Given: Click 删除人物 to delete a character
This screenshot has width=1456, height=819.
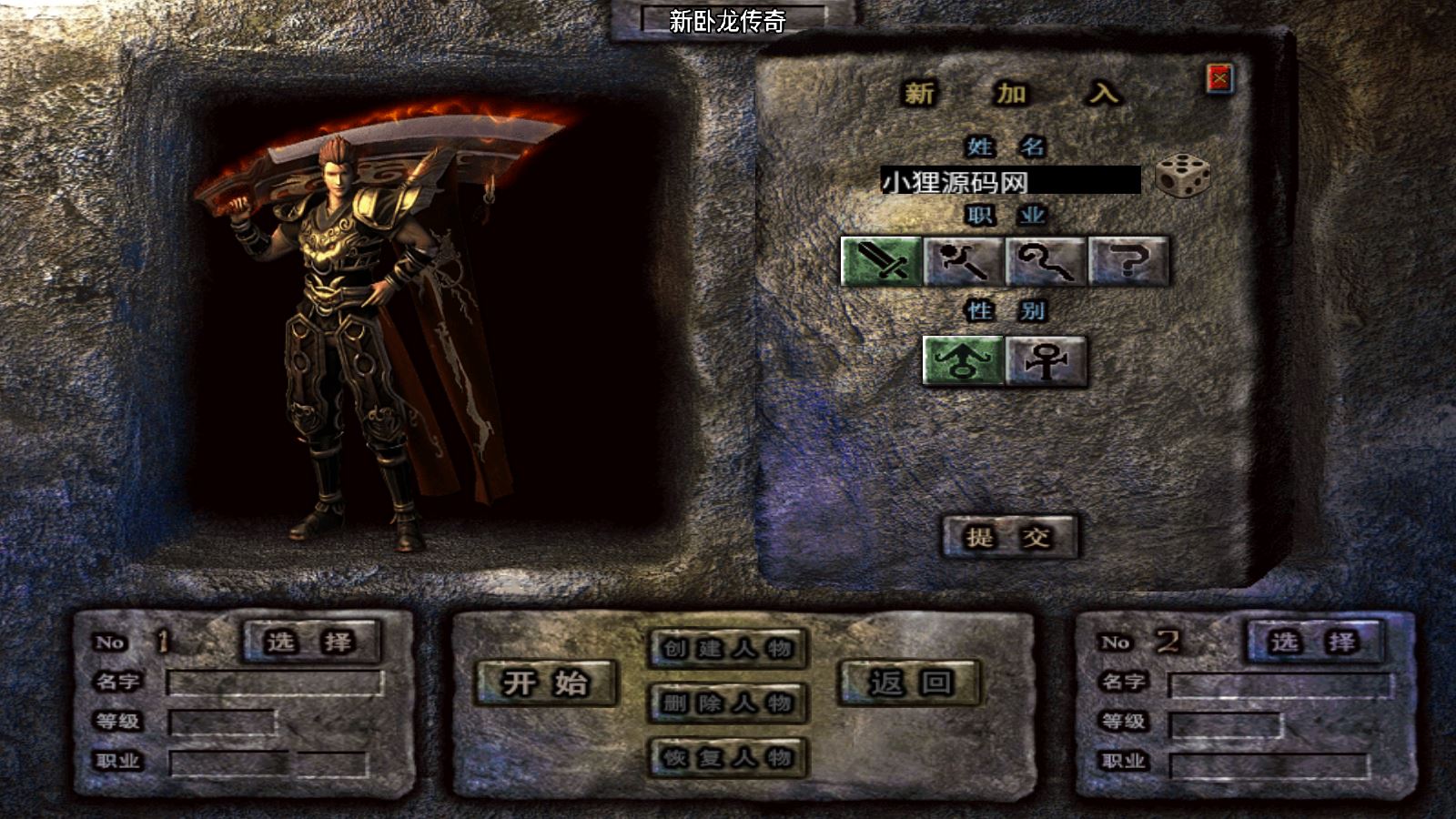Looking at the screenshot, I should tap(728, 703).
